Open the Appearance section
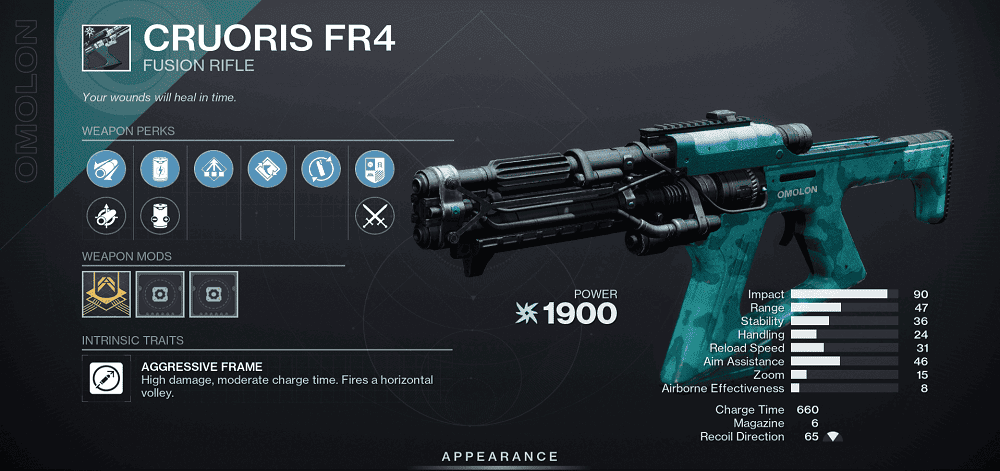 point(500,457)
